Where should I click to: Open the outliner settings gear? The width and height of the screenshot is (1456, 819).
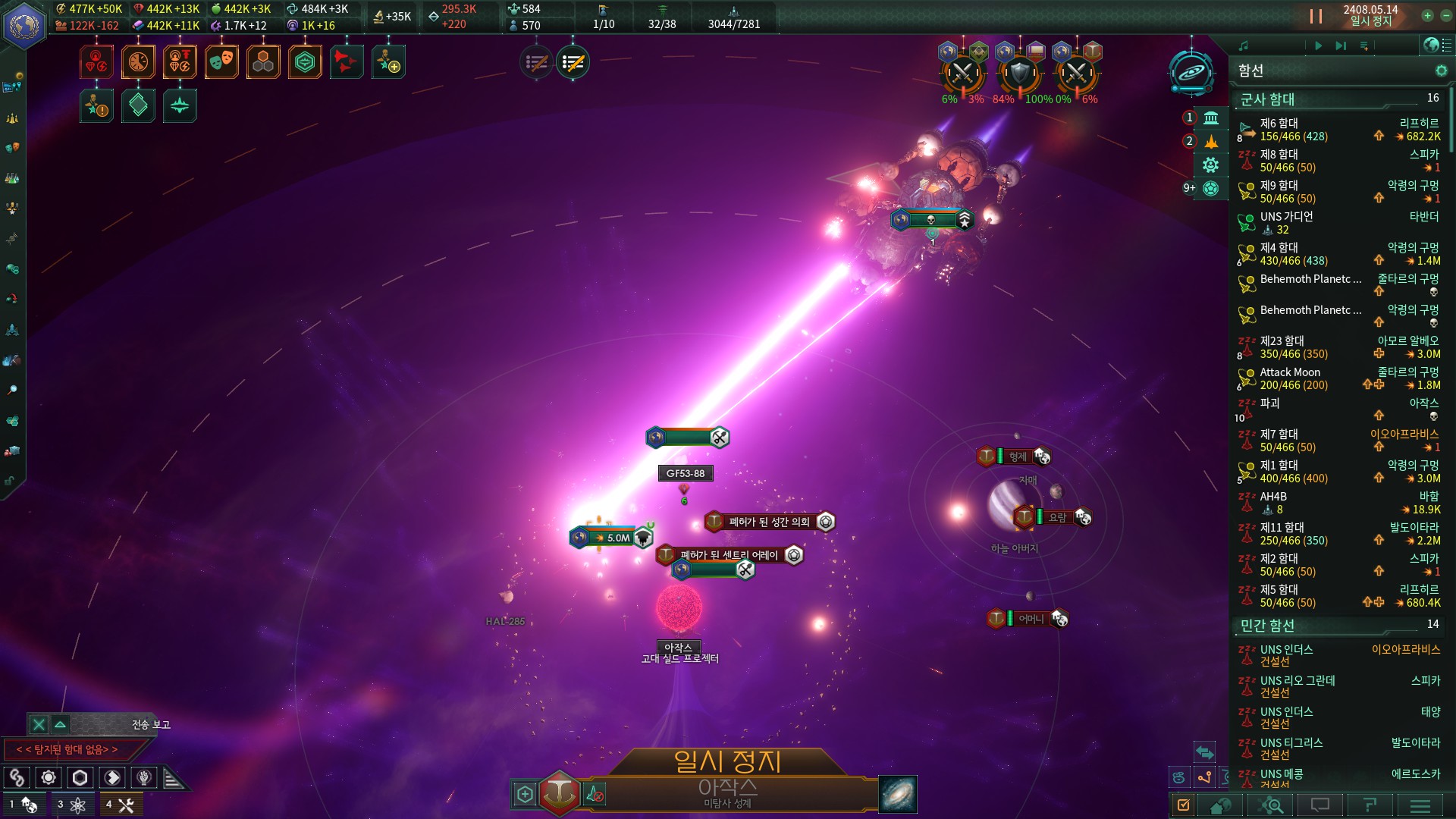click(1441, 71)
